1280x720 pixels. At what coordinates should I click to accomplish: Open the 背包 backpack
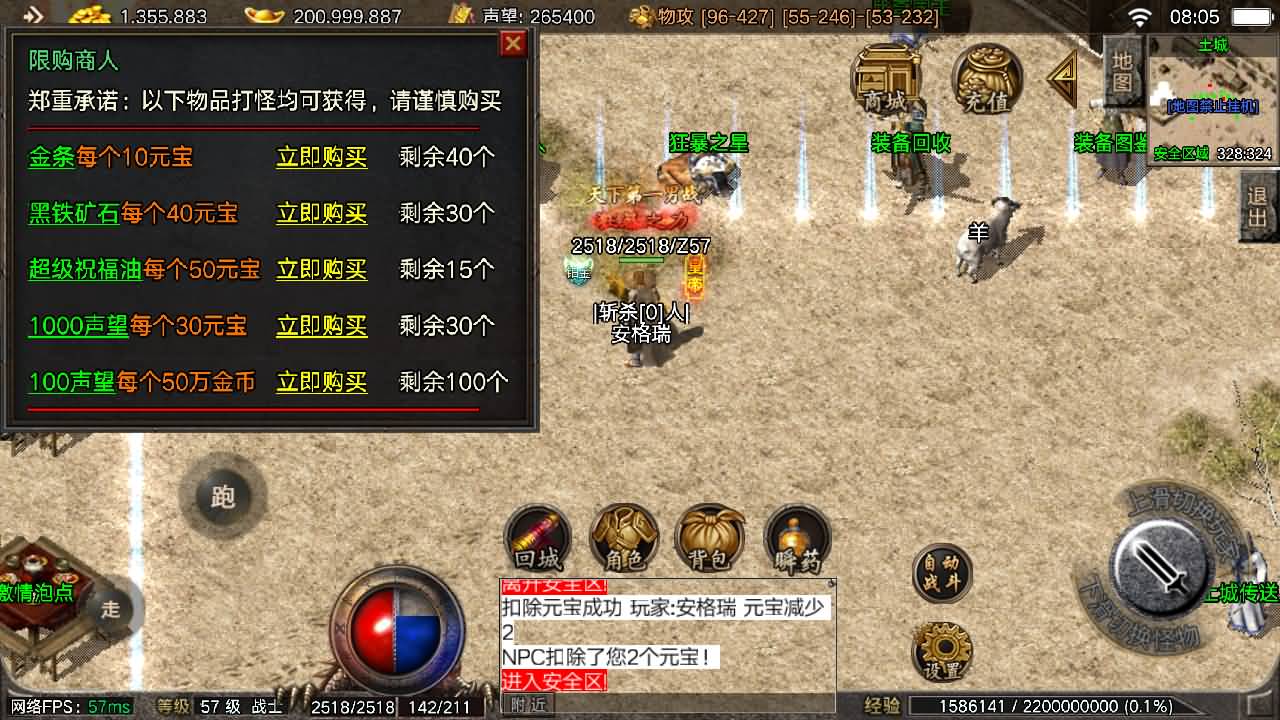pyautogui.click(x=710, y=540)
